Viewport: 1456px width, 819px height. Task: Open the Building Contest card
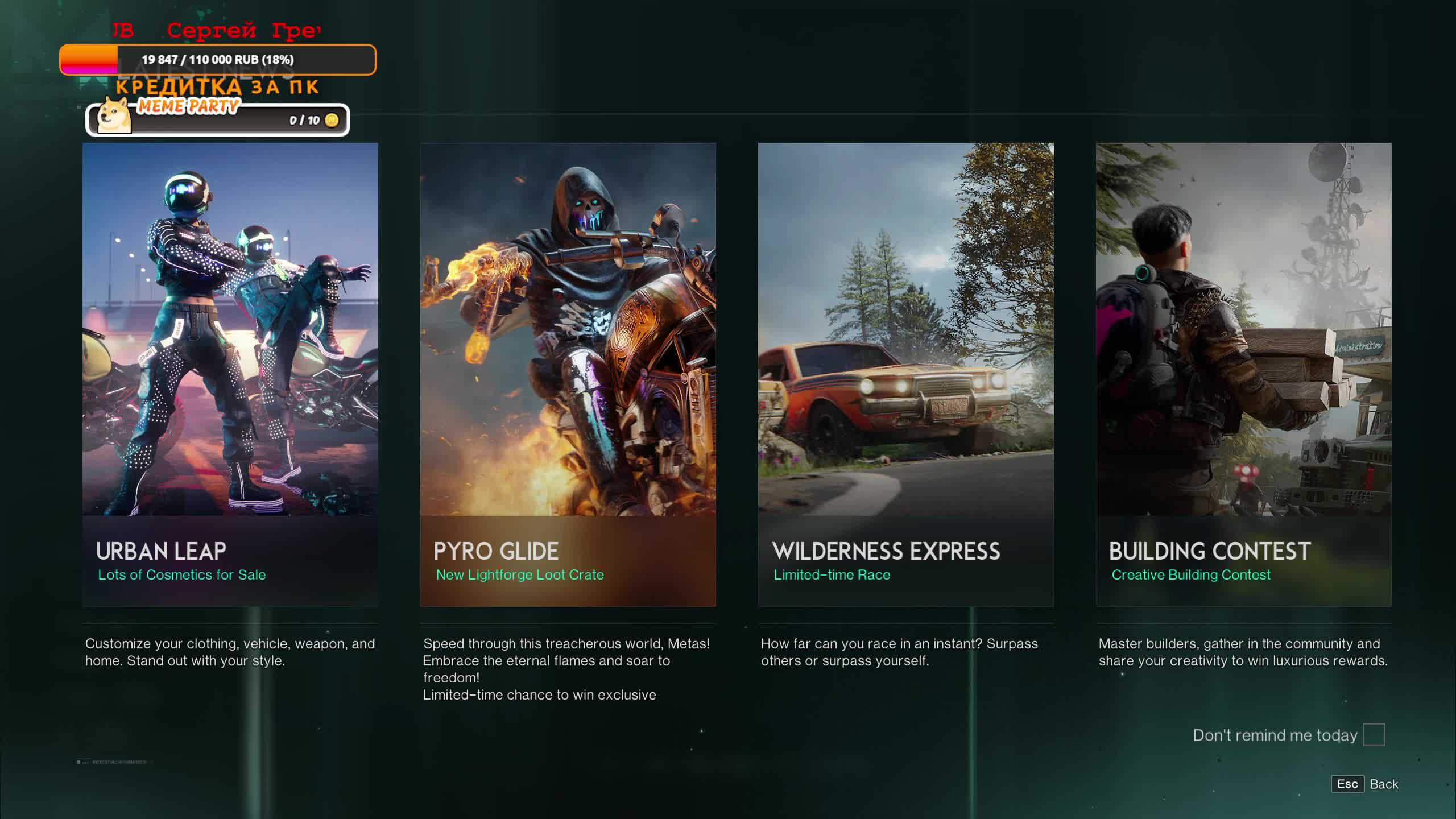tap(1243, 374)
